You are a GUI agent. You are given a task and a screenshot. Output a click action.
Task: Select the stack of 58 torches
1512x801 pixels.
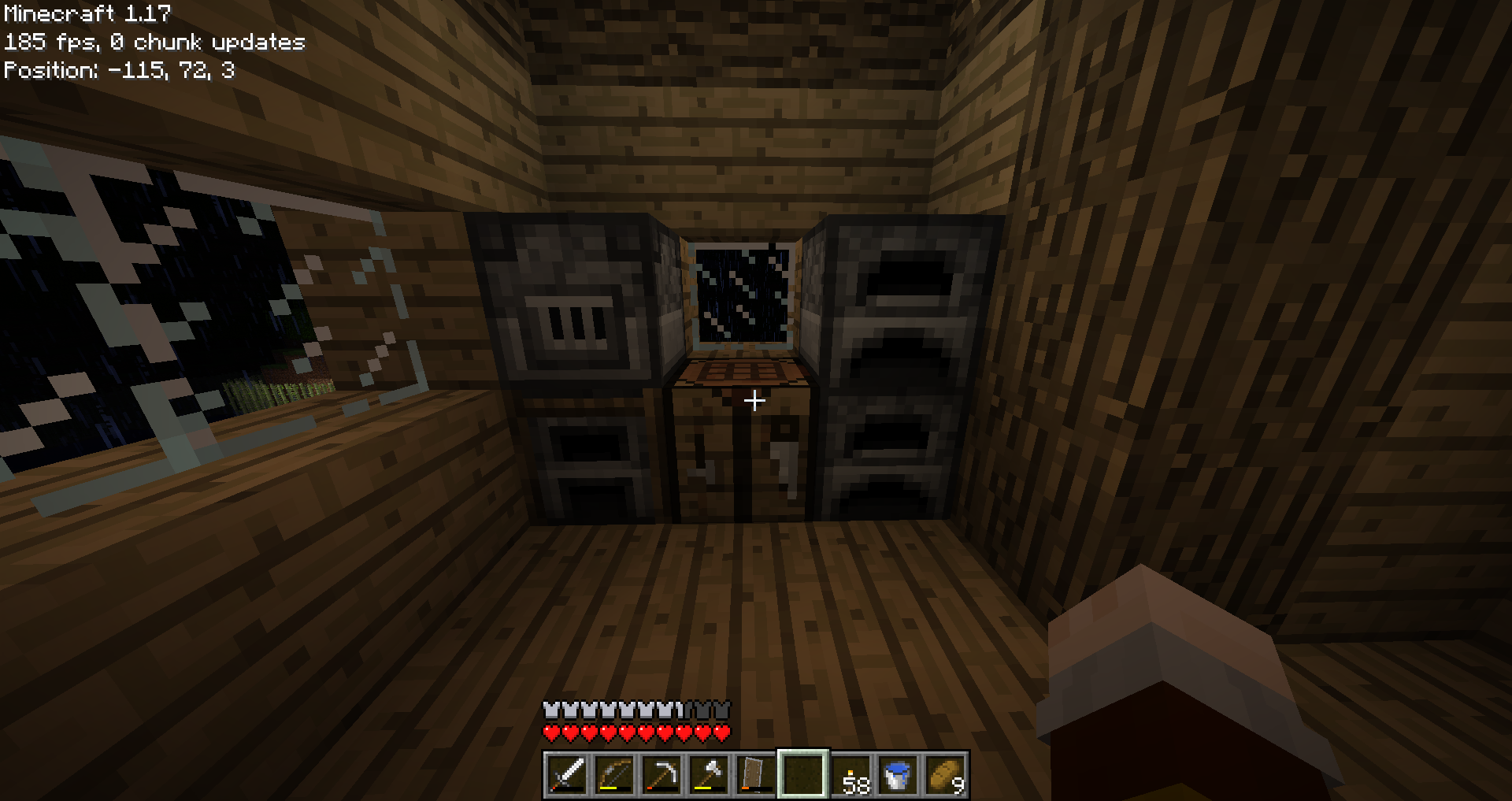point(853,775)
